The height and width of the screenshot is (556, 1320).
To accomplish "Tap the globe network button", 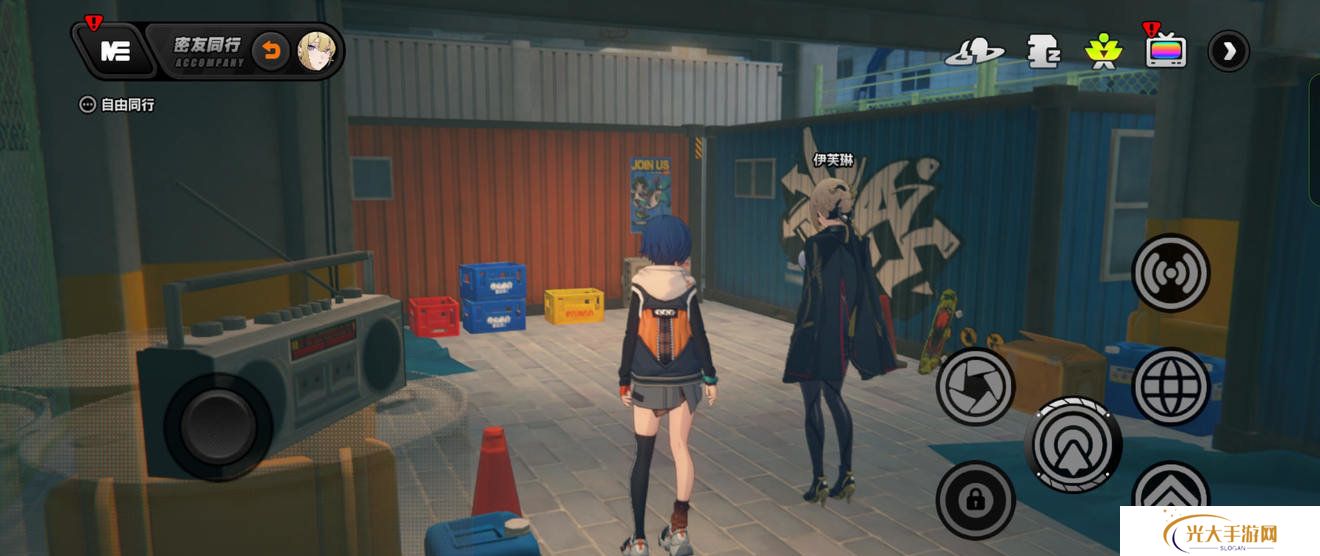I will [x=1171, y=387].
